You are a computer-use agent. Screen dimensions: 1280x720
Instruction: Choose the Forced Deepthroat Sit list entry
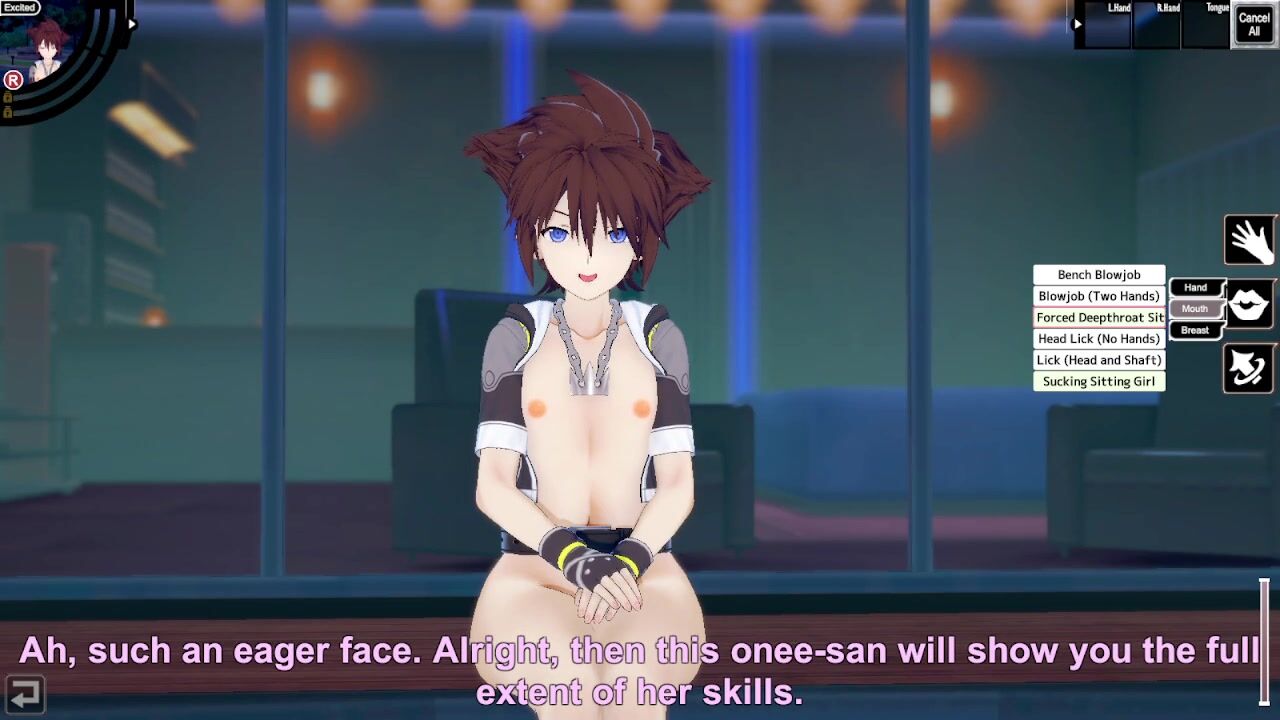tap(1099, 318)
